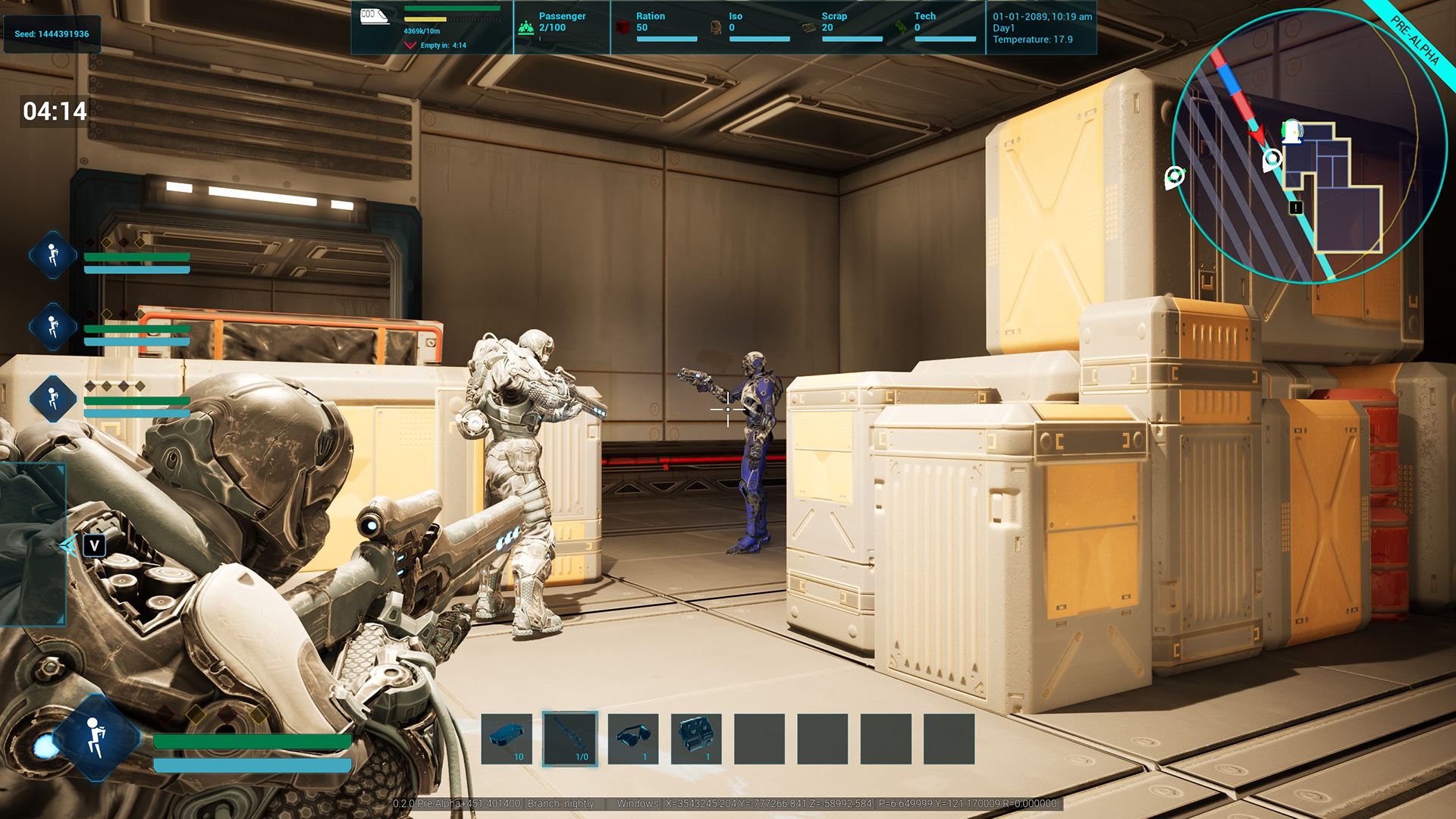Toggle the yellow status pip of the second squad member
This screenshot has width=1456, height=819.
(x=107, y=314)
